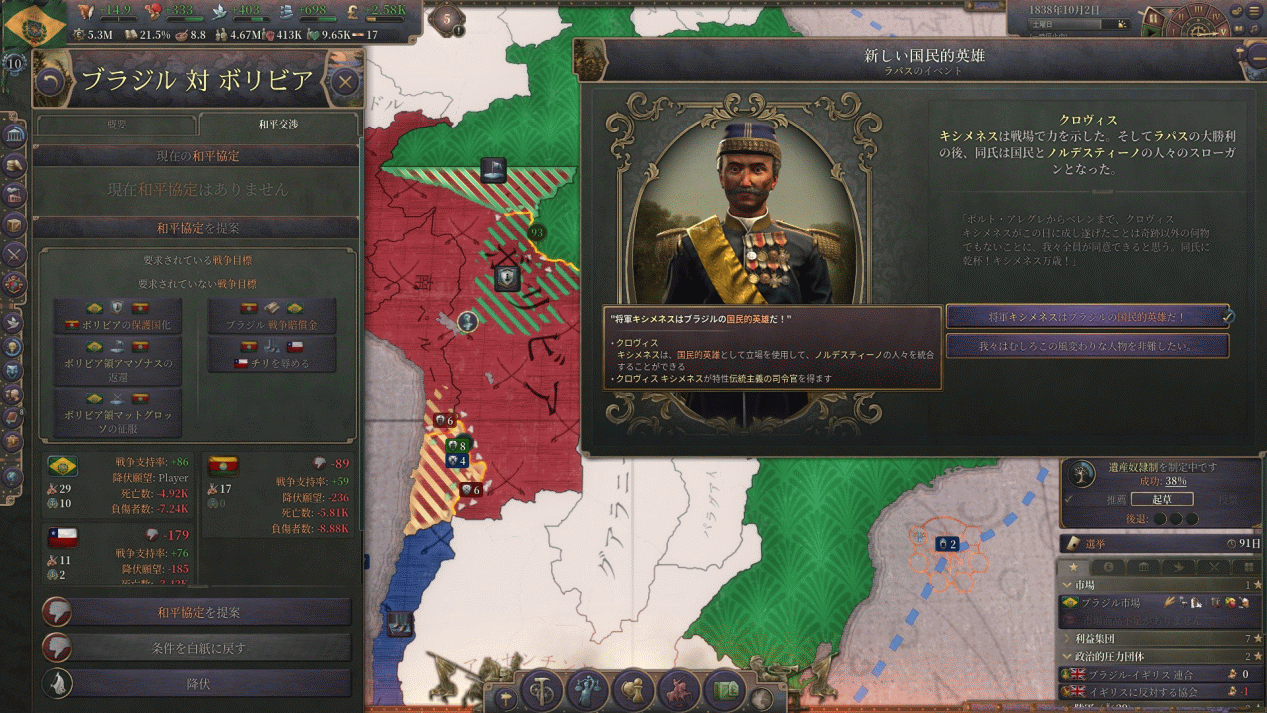Choose the event option declaring キシメネス national hero
Viewport: 1267px width, 713px height.
1087,317
